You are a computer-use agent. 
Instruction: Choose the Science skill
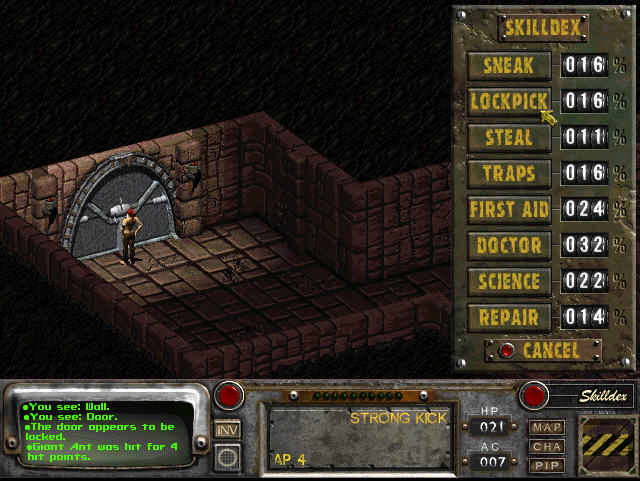click(x=508, y=281)
